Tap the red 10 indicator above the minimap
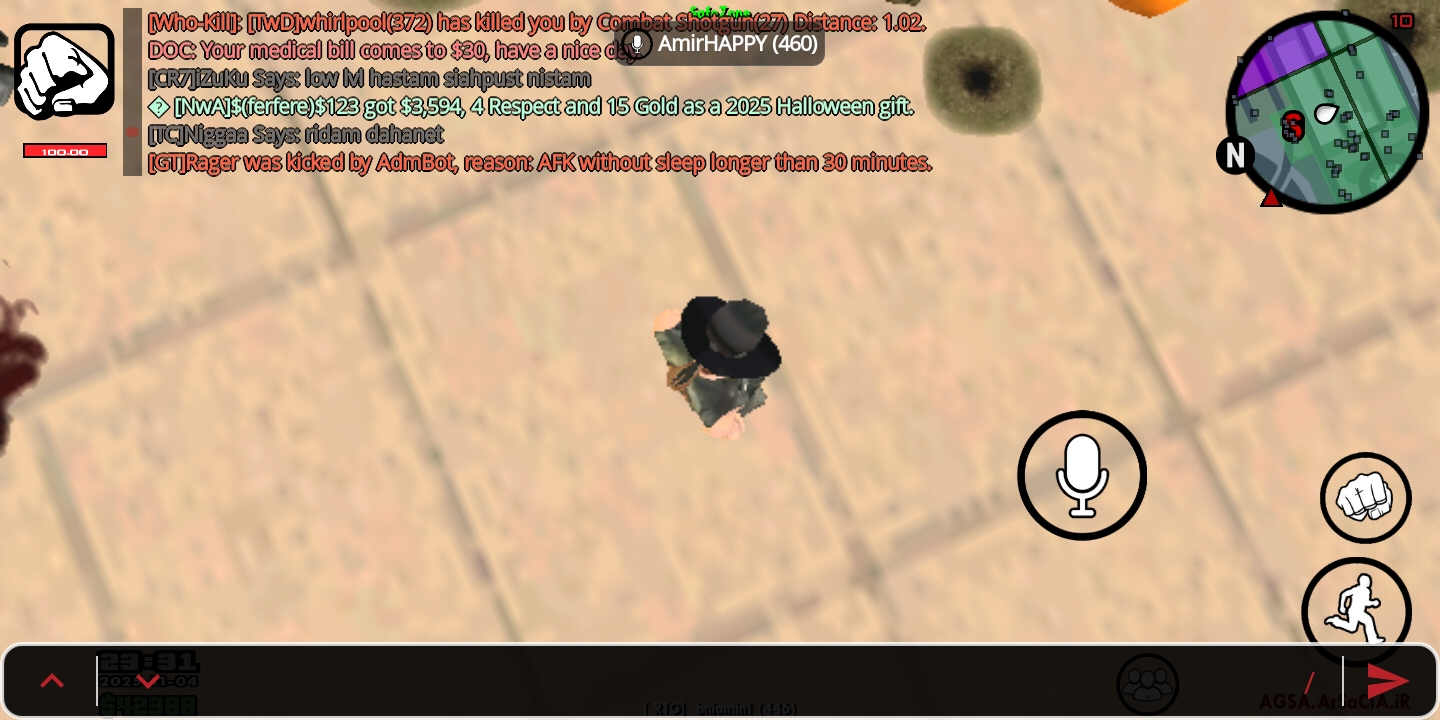Screen dimensions: 1440x720 click(1403, 22)
